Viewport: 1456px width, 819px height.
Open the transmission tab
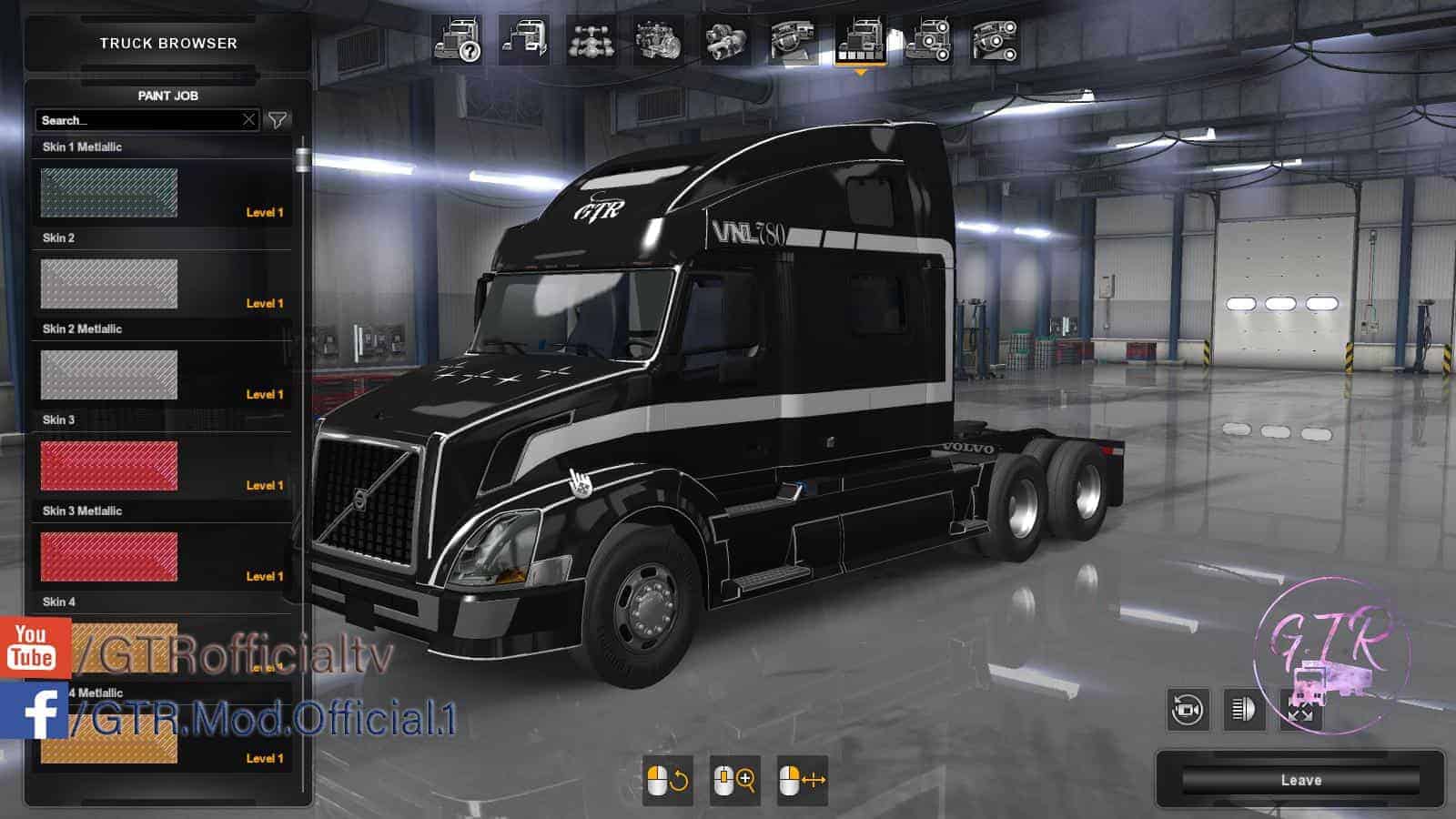click(x=725, y=41)
